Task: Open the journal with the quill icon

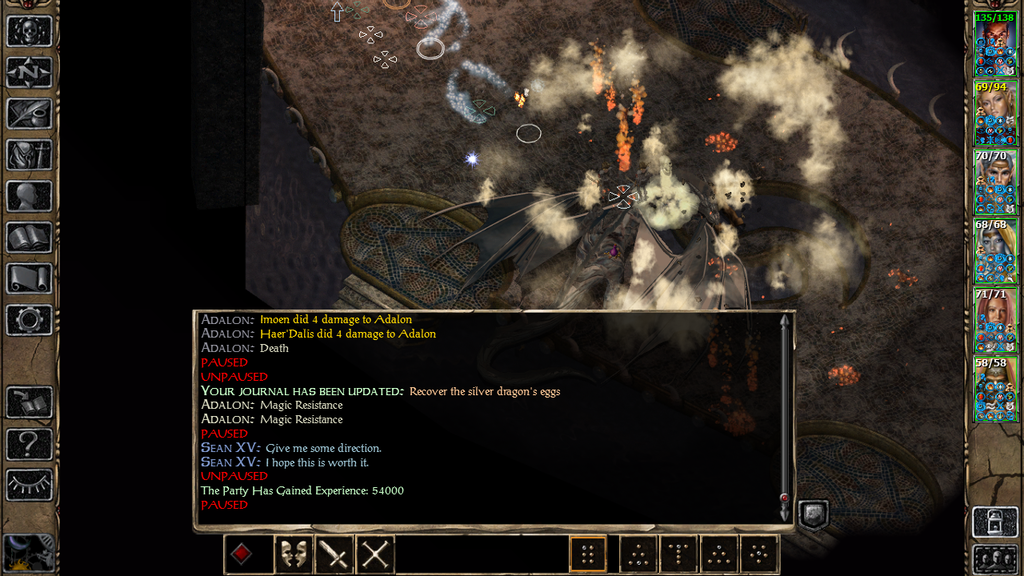Action: coord(29,113)
